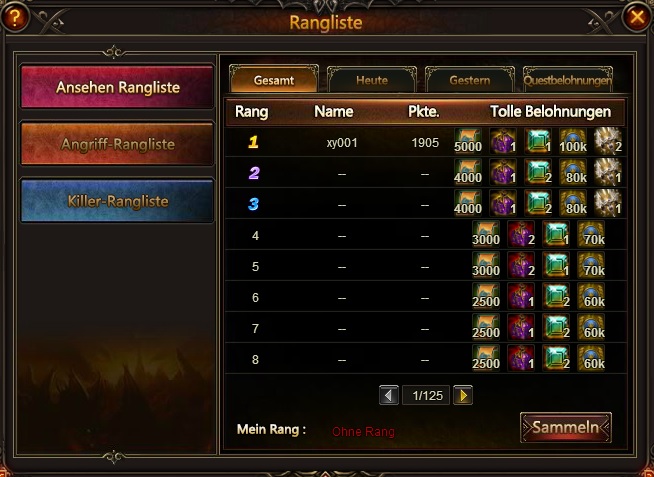The image size is (654, 477).
Task: Open the Questbelohnungen tab
Action: click(567, 80)
